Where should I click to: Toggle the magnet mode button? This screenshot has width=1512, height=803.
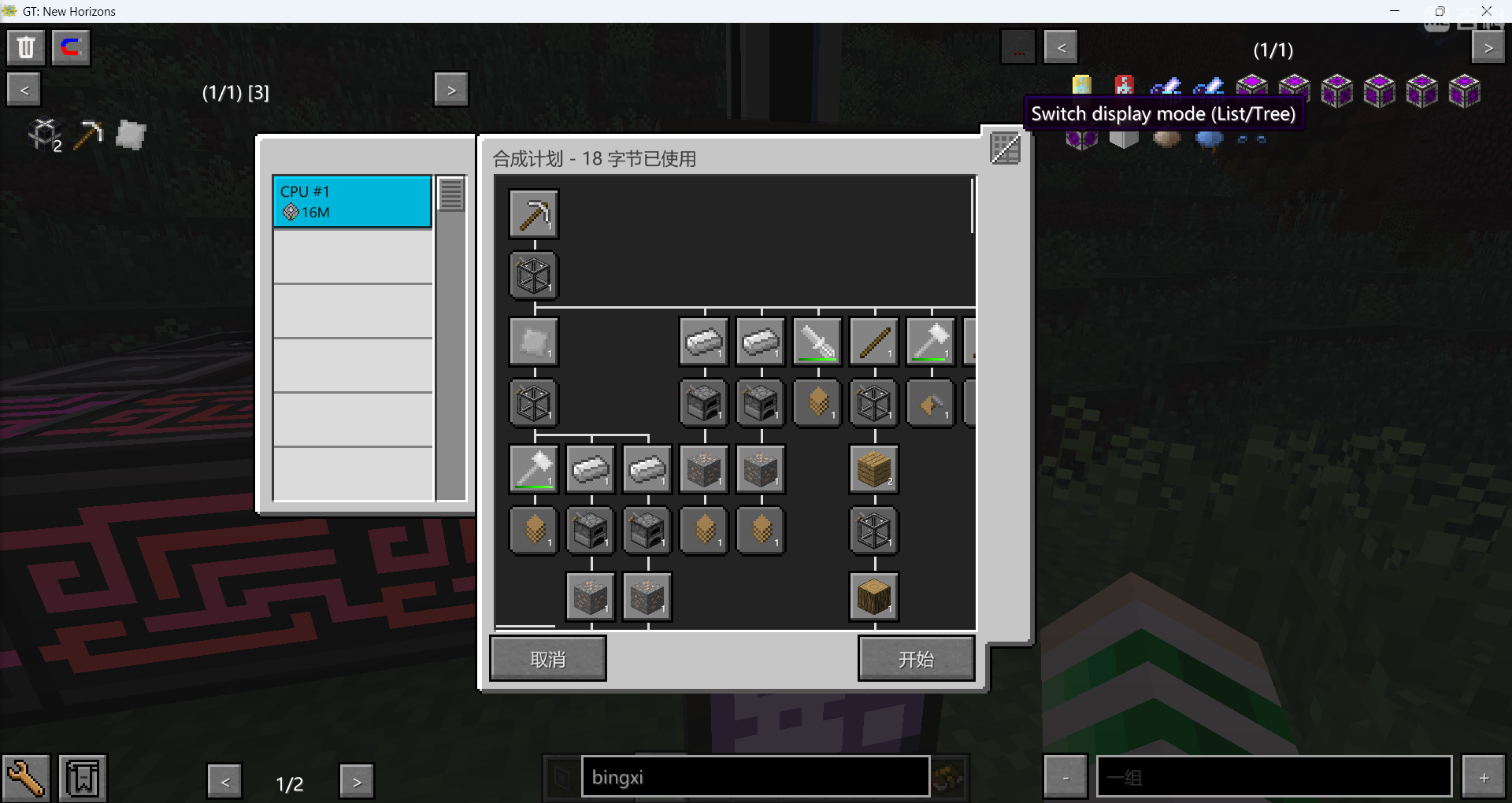point(71,47)
